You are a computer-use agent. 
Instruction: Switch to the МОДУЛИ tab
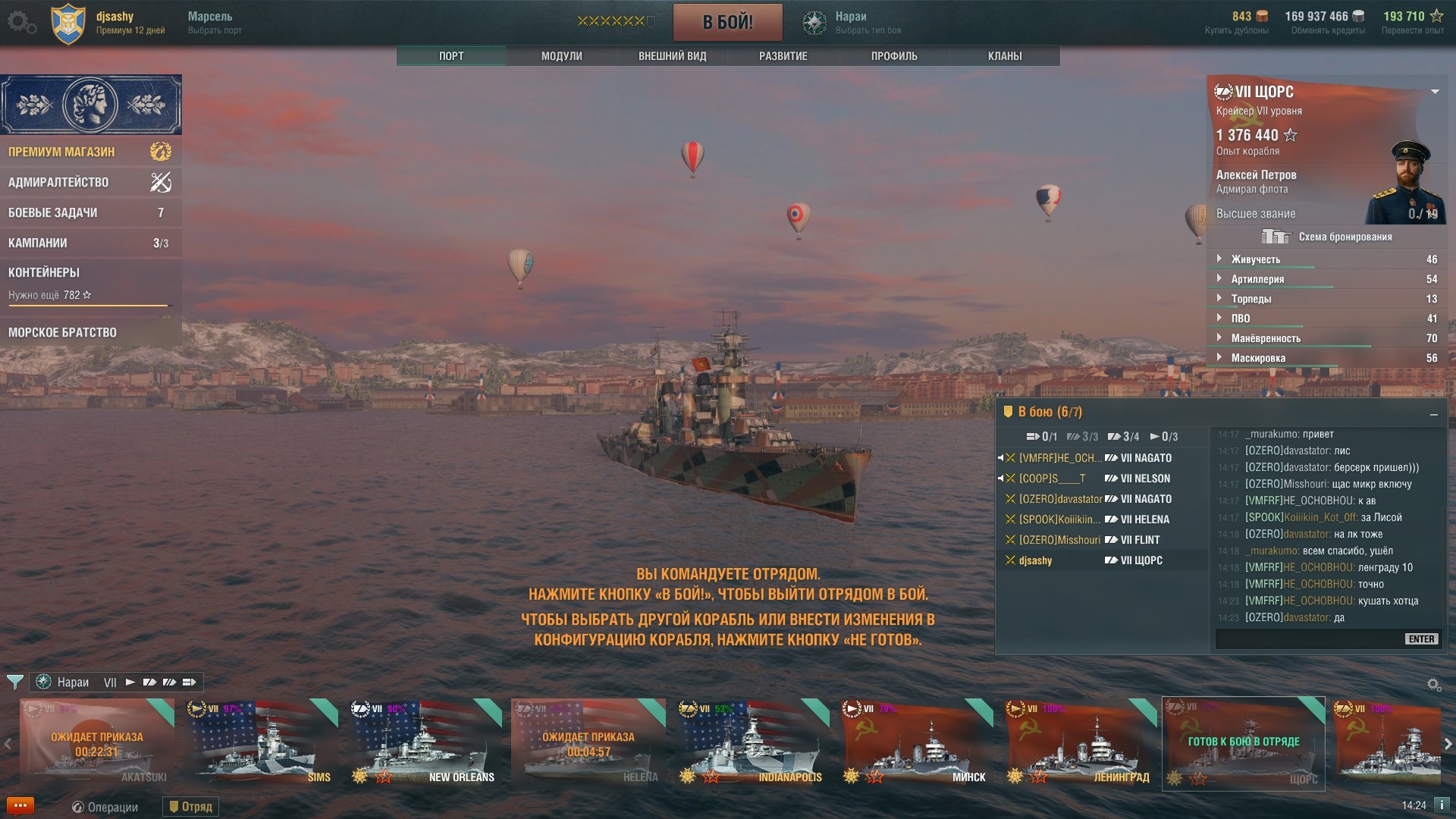pyautogui.click(x=561, y=56)
